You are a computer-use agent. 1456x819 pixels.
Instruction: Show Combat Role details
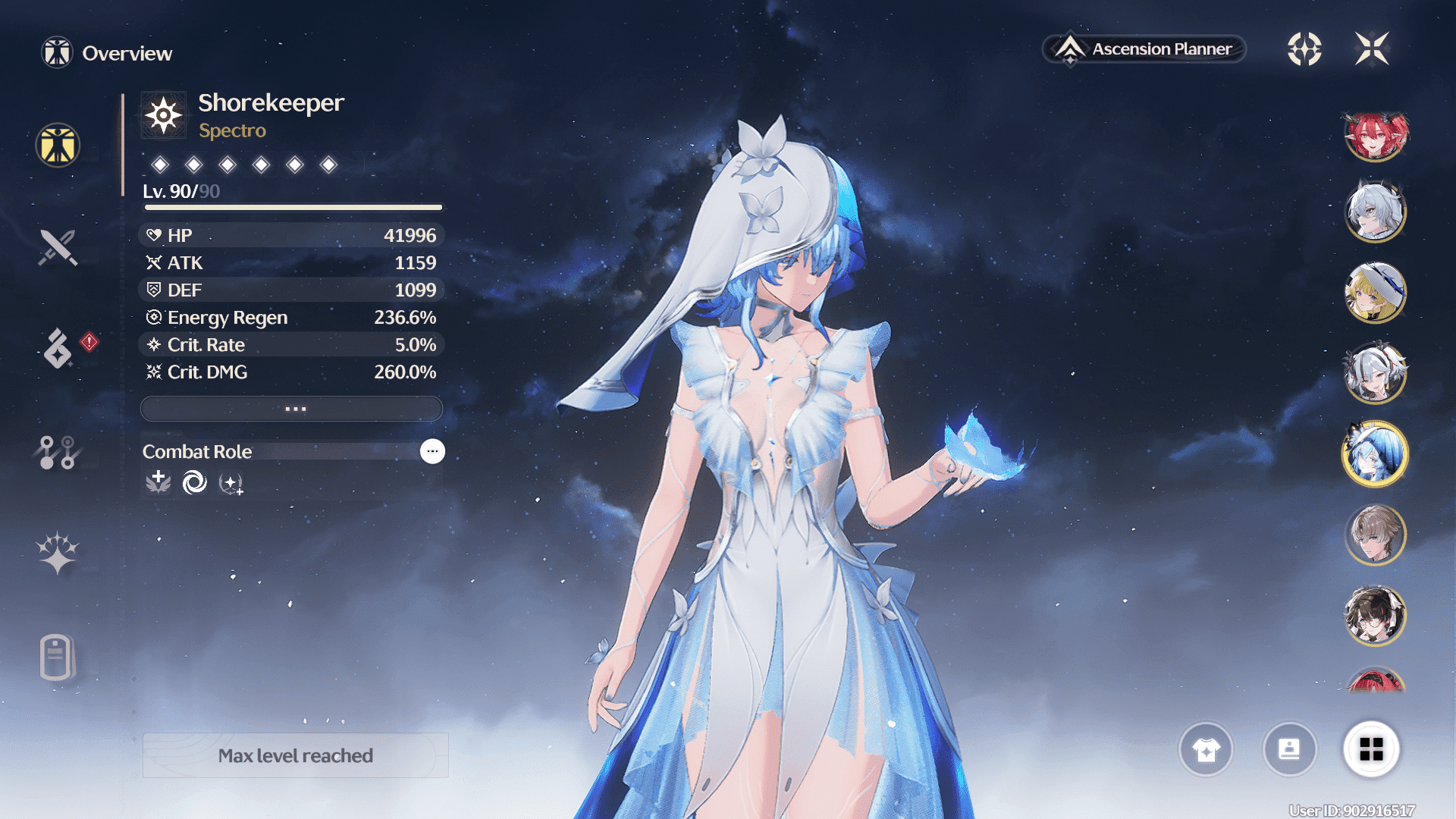[432, 451]
